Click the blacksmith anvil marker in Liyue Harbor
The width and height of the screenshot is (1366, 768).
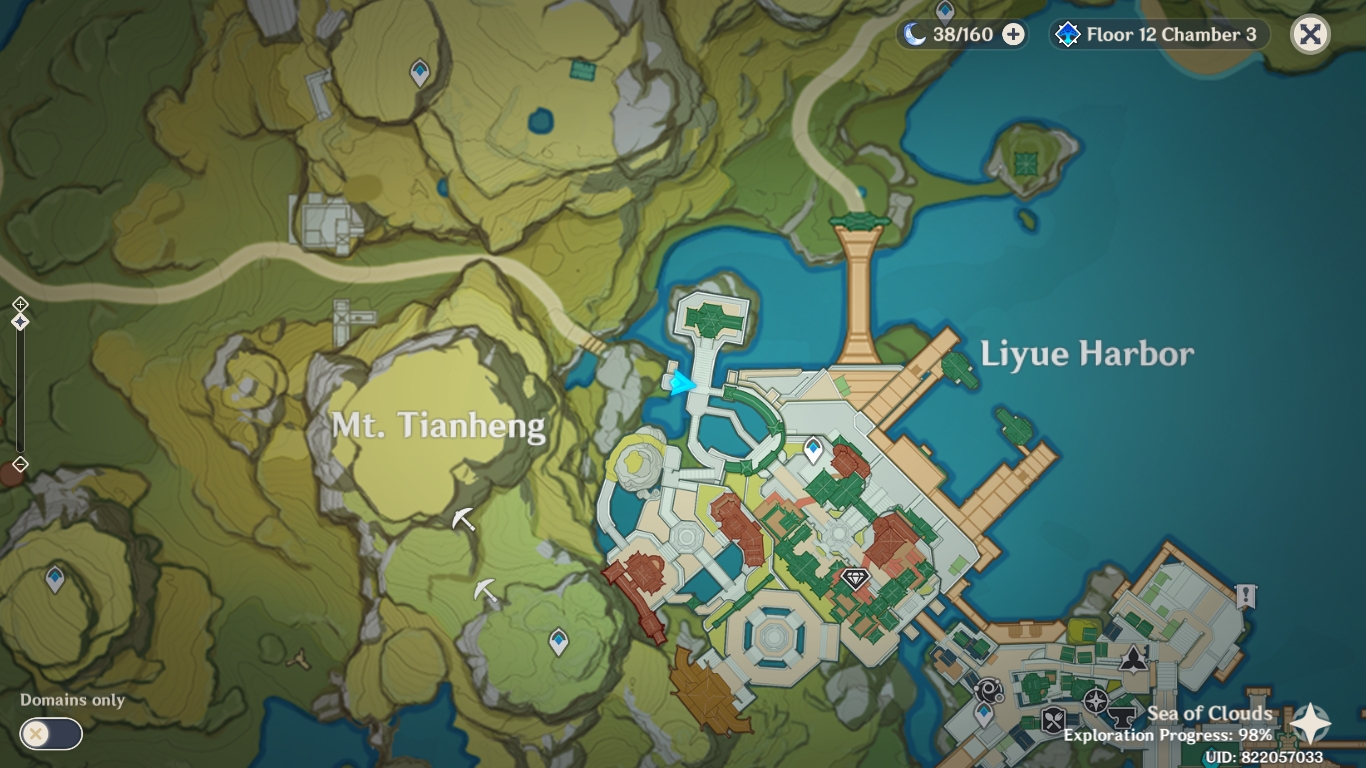[1122, 717]
